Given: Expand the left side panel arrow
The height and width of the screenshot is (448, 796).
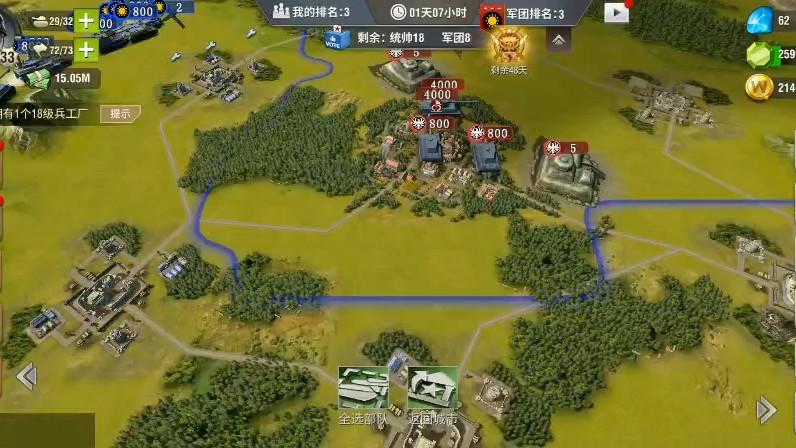Looking at the screenshot, I should pos(26,376).
